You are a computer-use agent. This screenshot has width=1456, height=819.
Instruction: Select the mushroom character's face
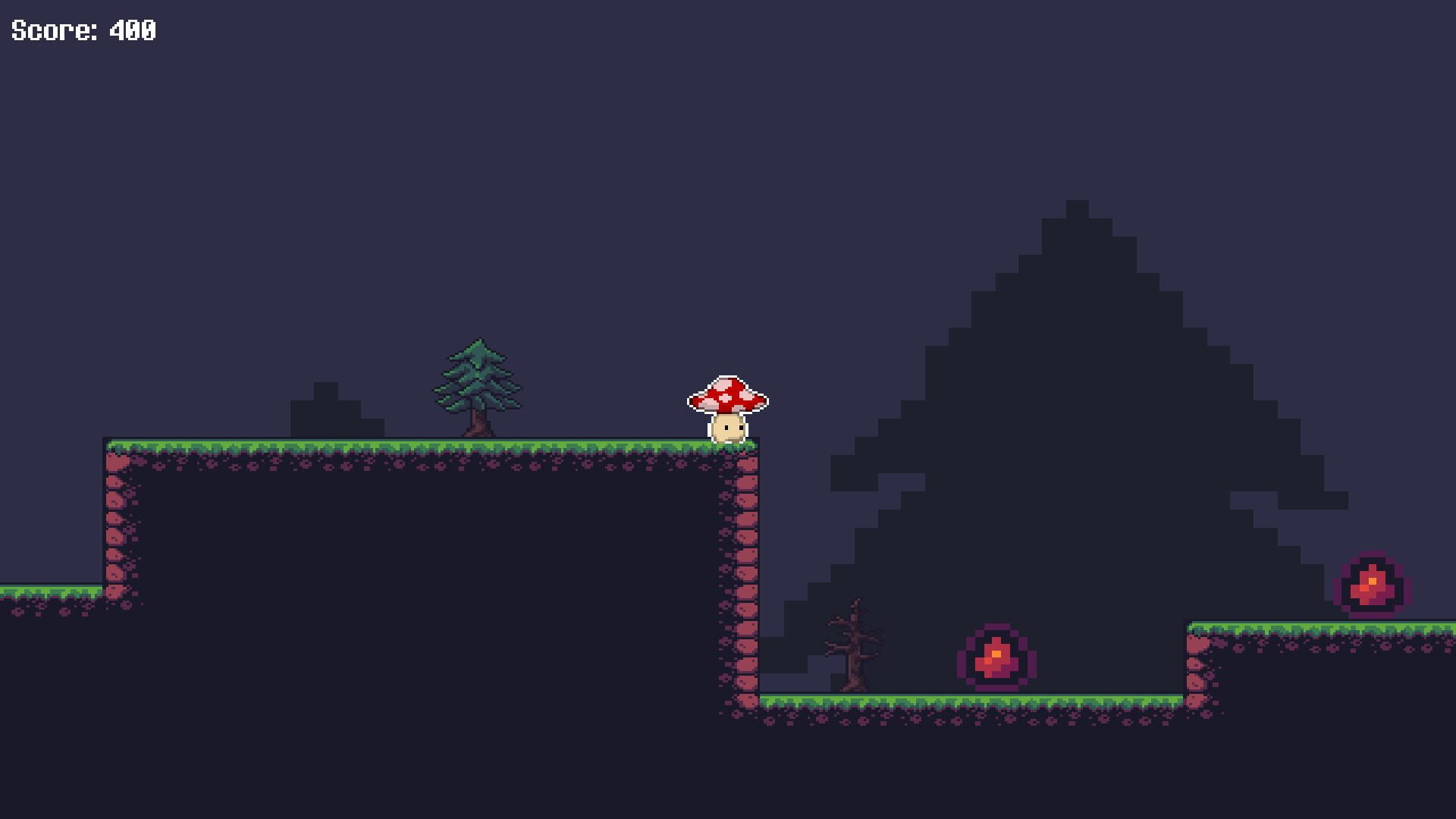pos(728,428)
